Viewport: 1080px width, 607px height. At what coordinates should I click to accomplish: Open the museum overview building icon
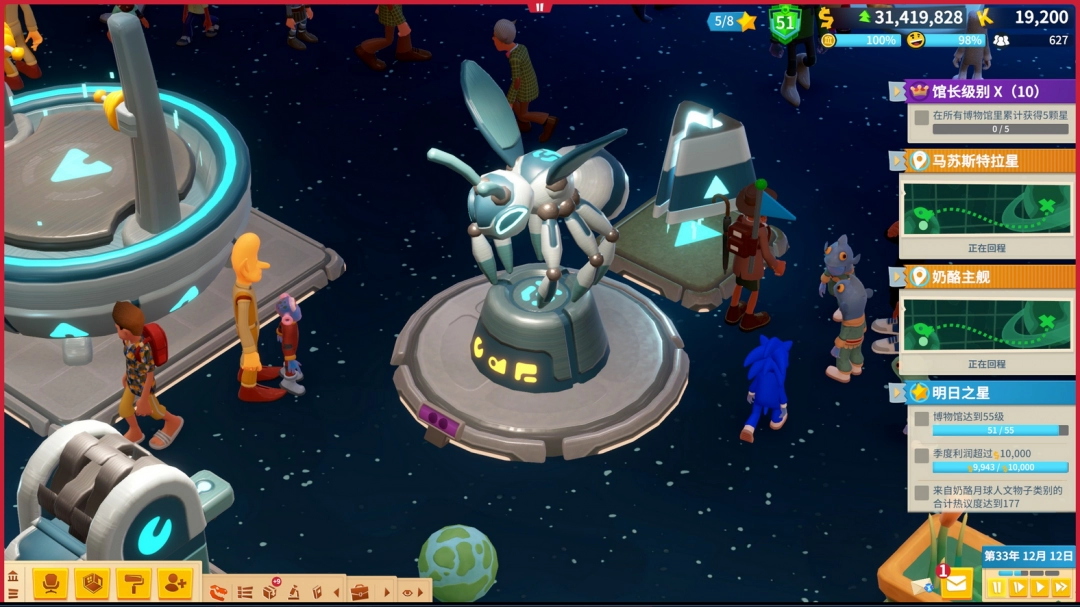click(x=13, y=576)
